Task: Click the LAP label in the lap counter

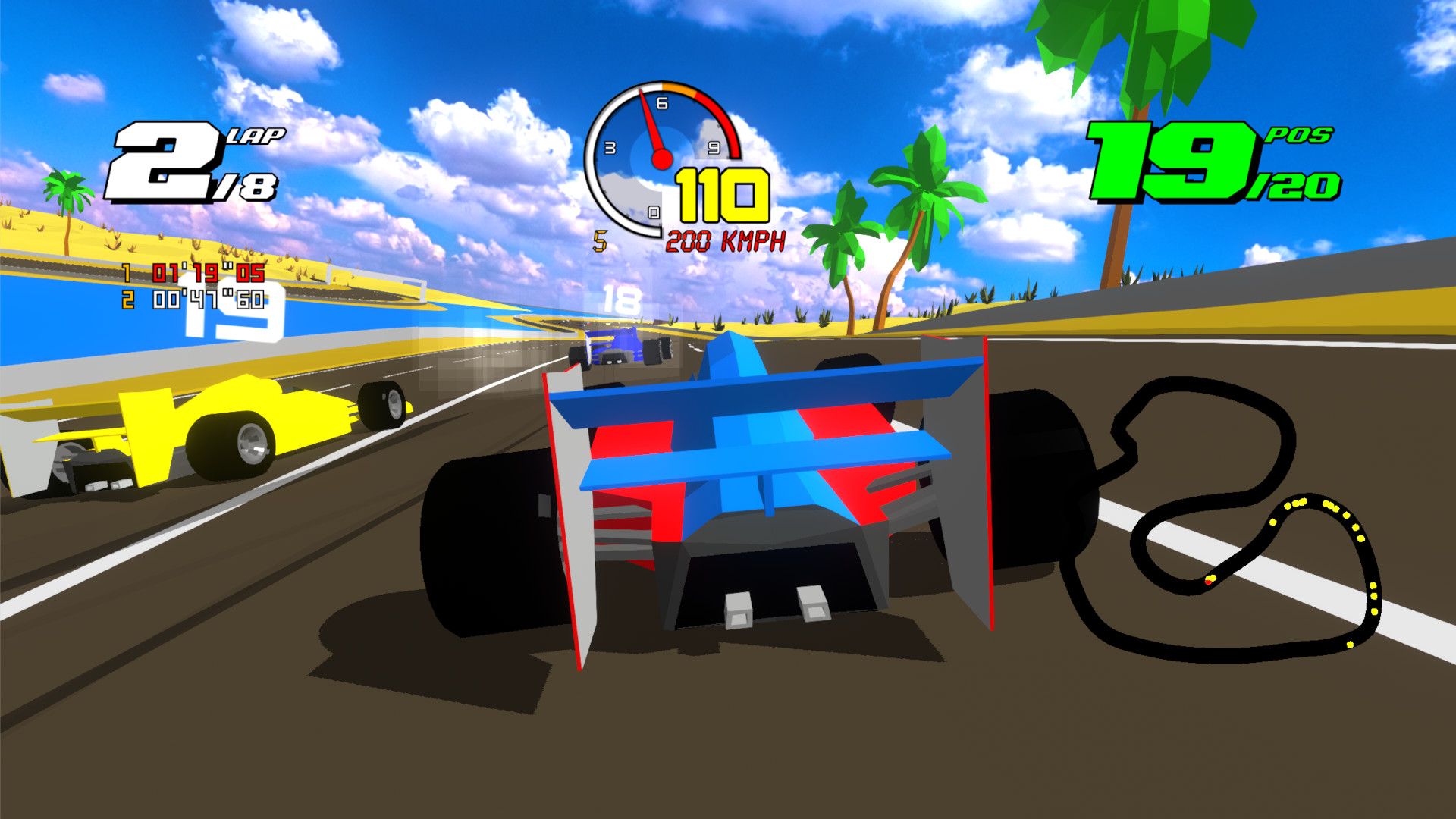Action: (x=259, y=136)
